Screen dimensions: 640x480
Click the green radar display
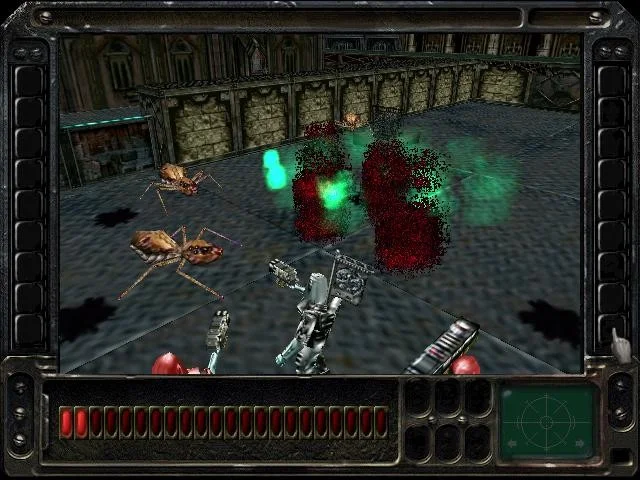[547, 422]
